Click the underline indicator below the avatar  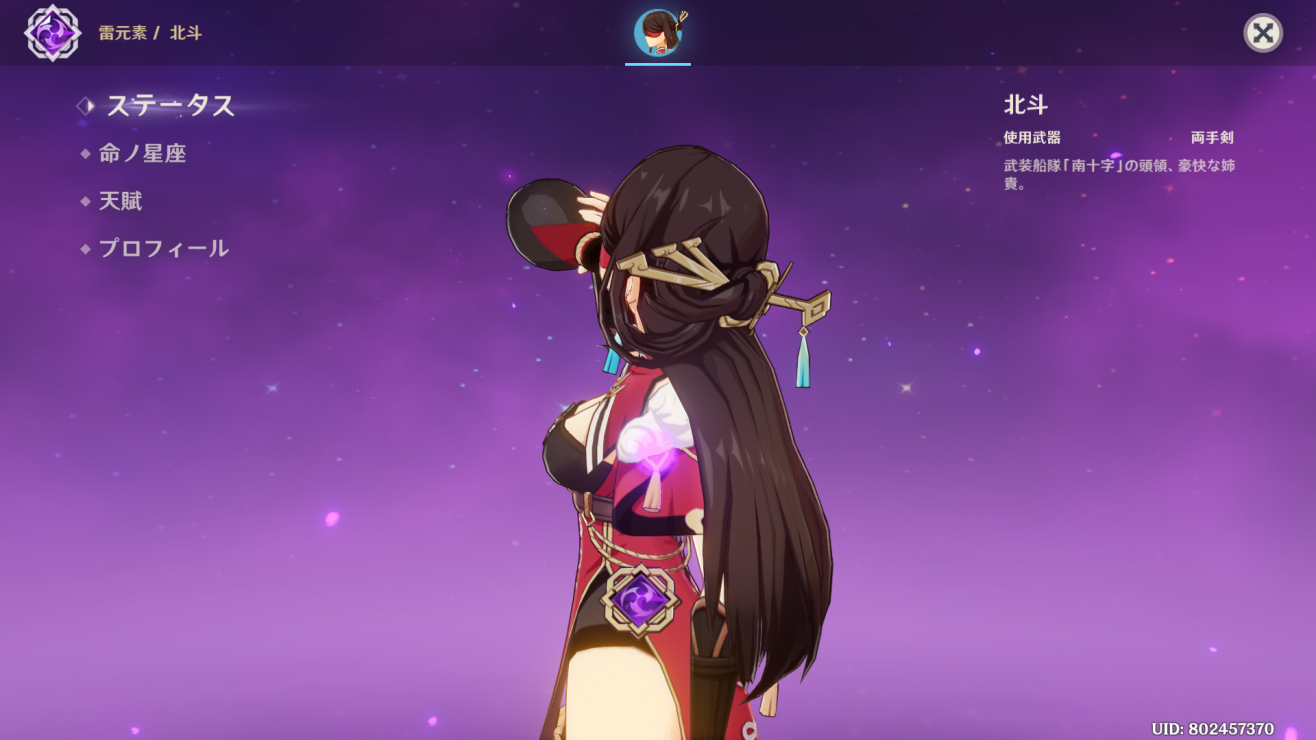click(x=657, y=64)
